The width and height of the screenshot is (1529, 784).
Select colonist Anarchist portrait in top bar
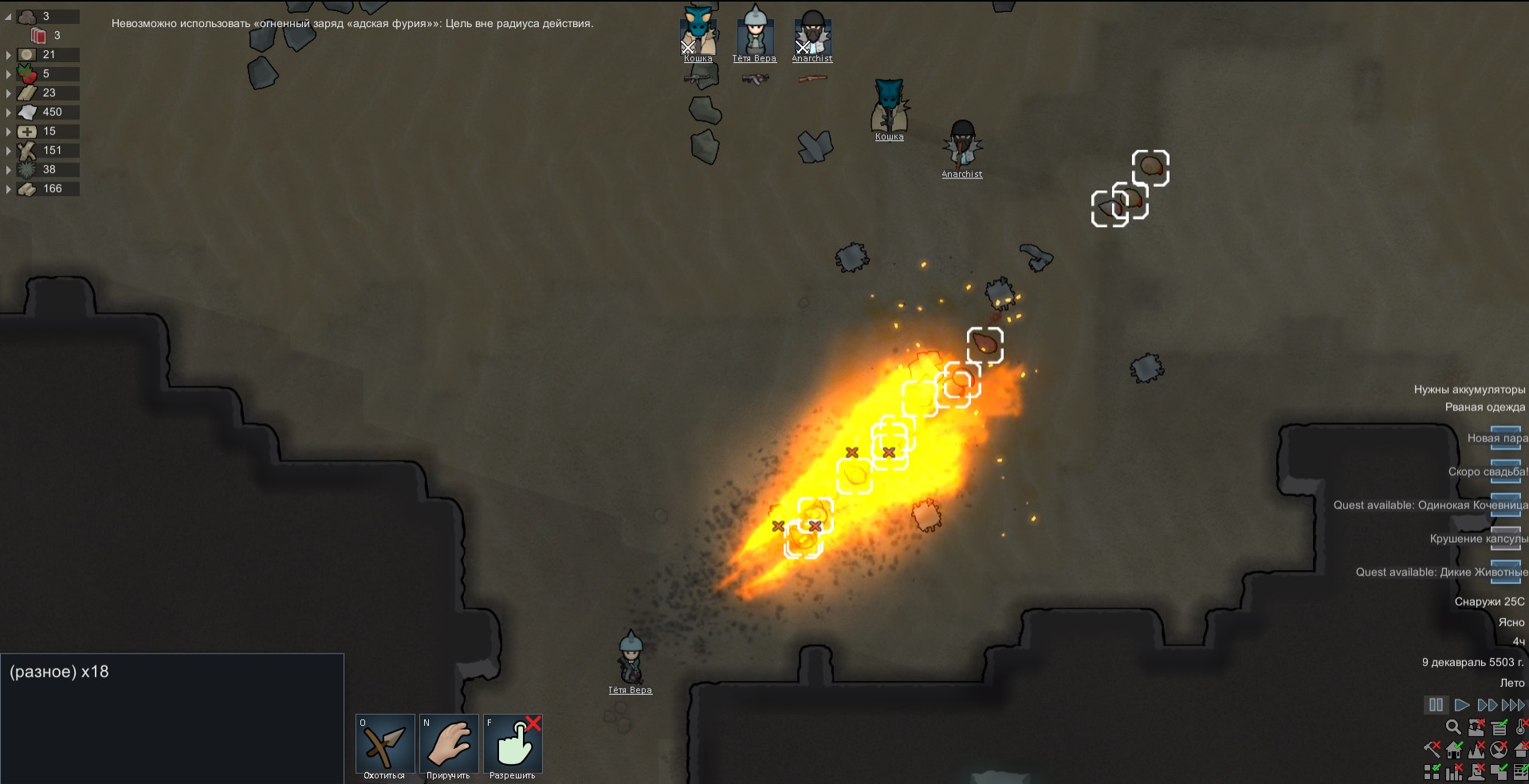pos(812,33)
